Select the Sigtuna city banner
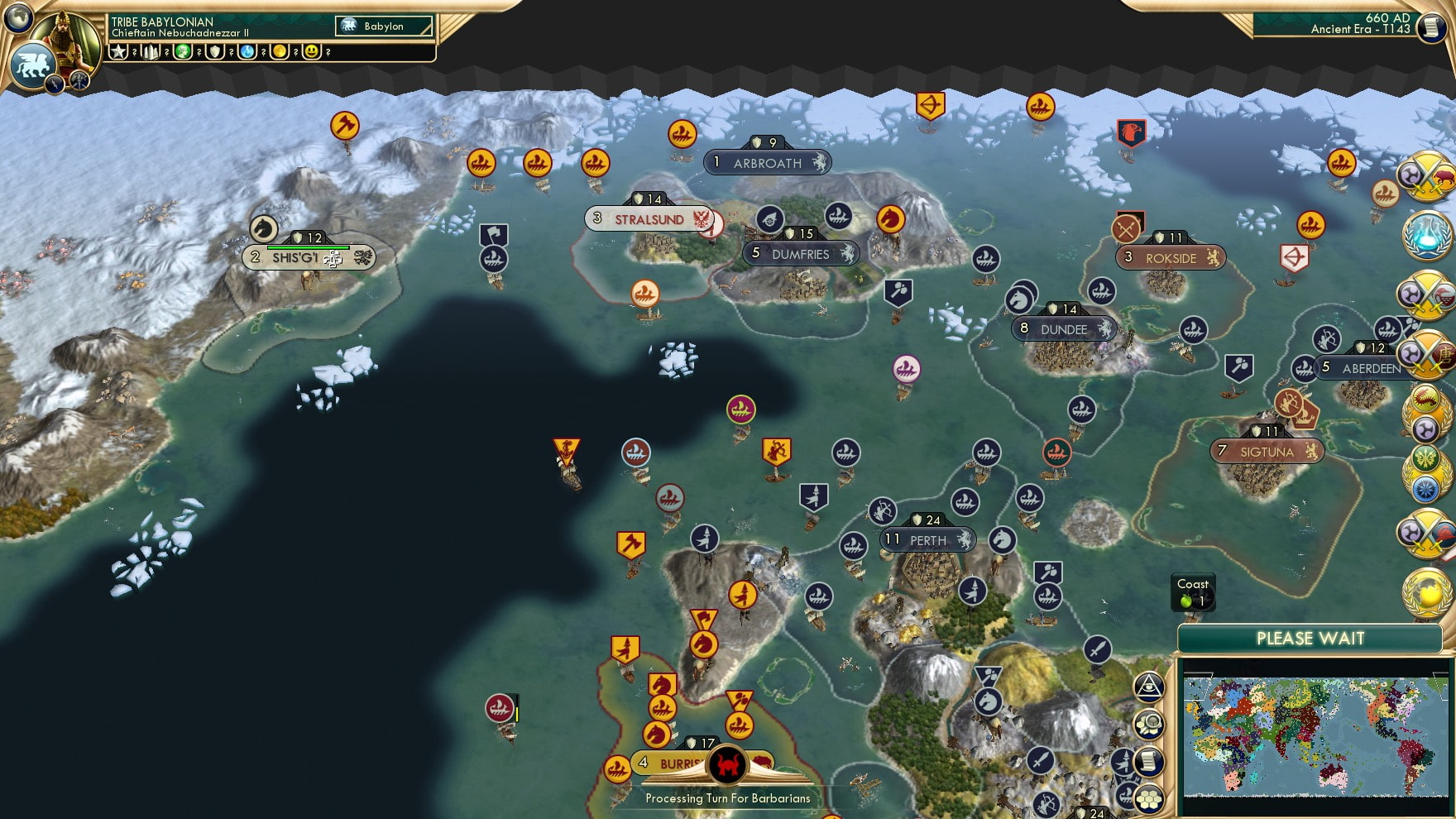 click(x=1266, y=452)
